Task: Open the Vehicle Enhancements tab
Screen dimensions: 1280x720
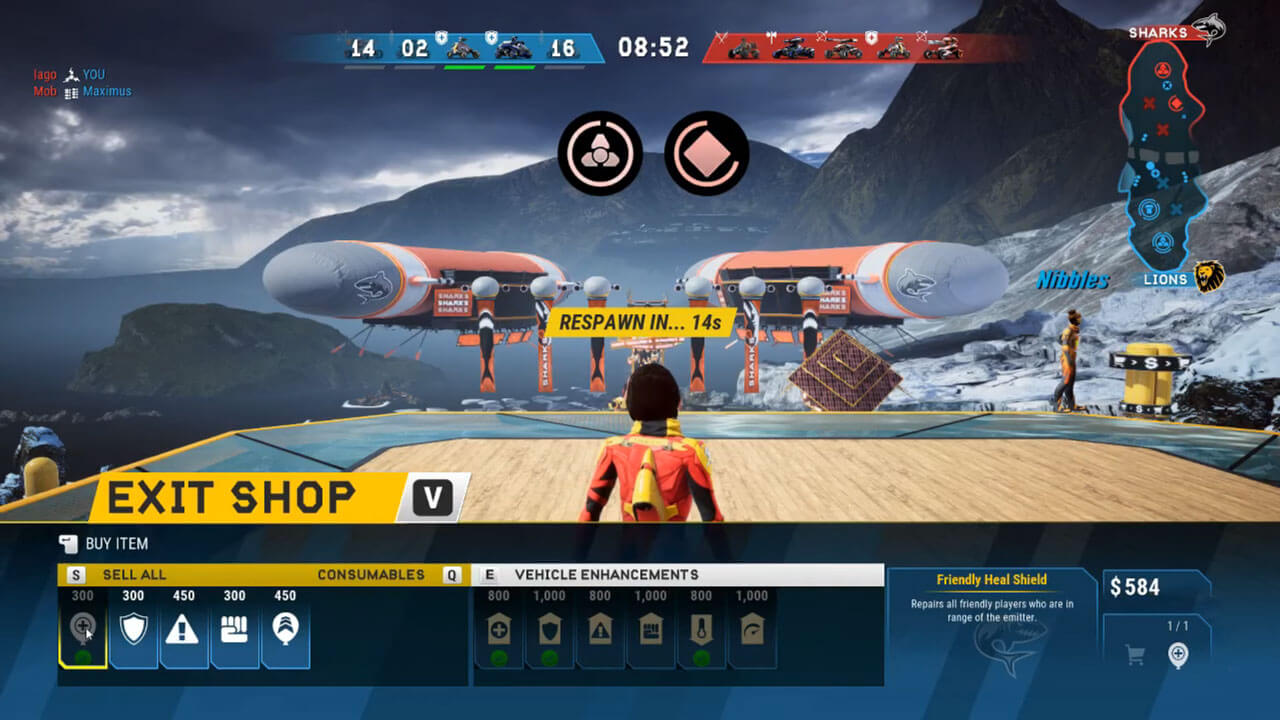Action: click(606, 575)
